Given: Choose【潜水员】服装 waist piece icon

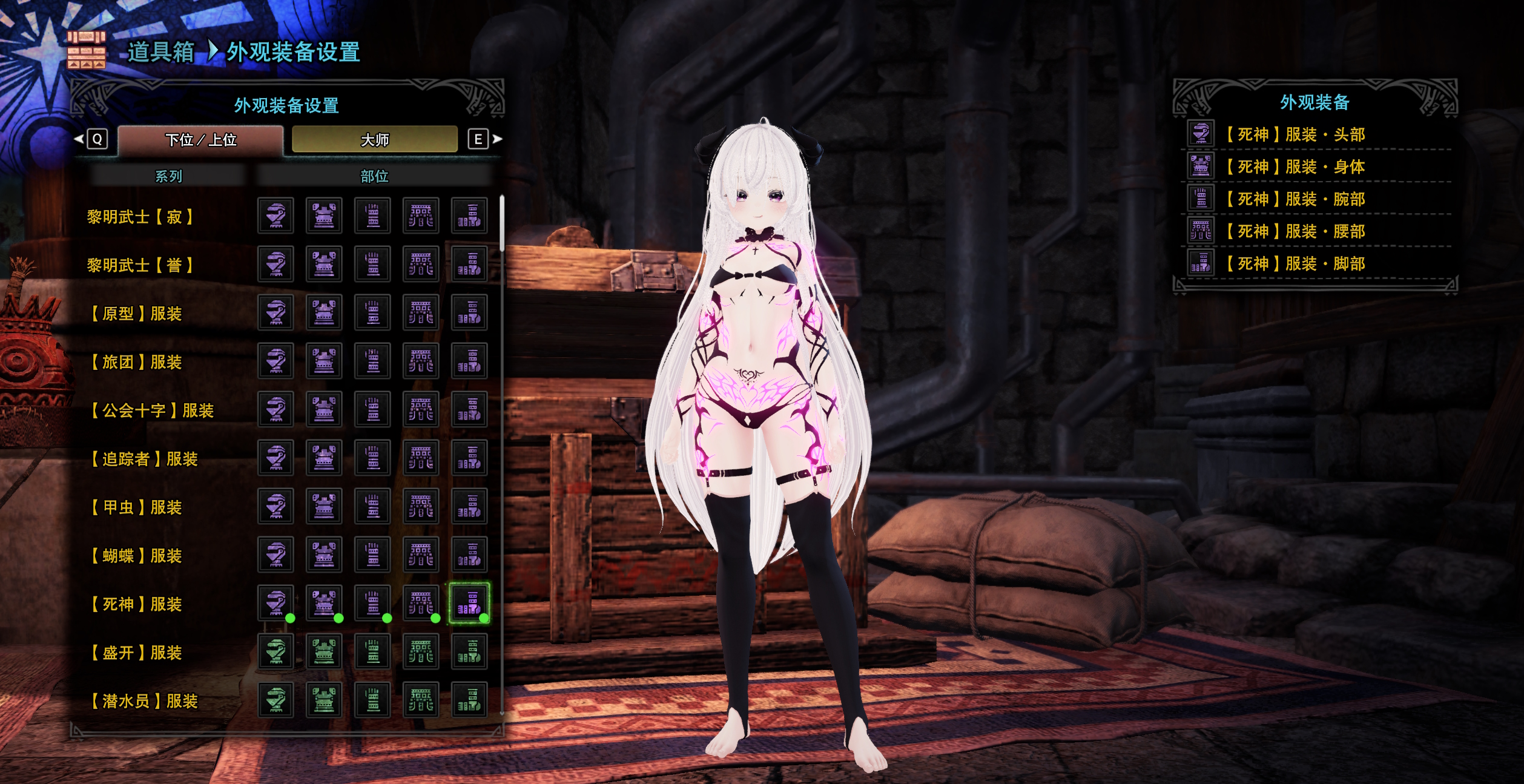Looking at the screenshot, I should click(421, 700).
